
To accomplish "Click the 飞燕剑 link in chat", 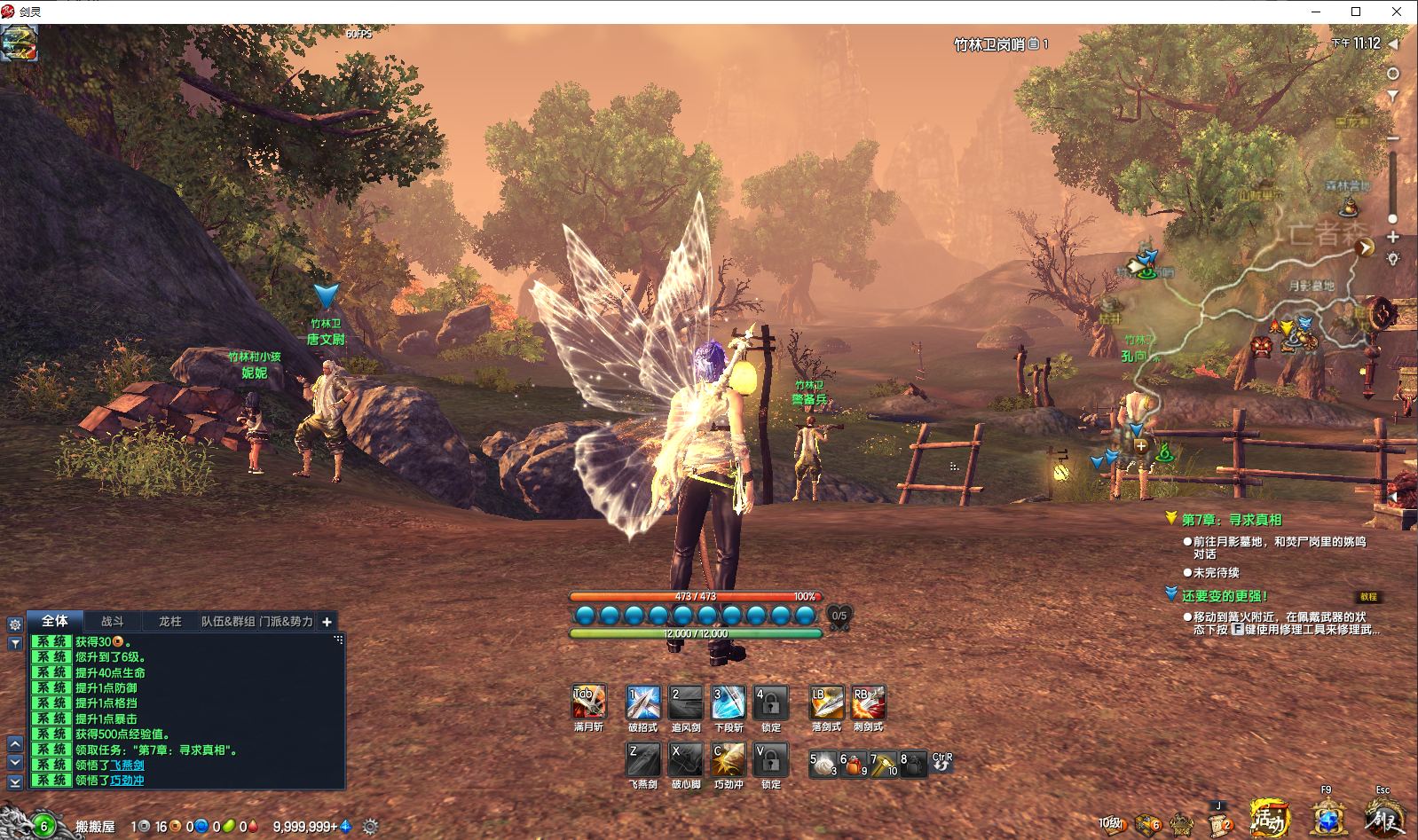I will (x=127, y=765).
